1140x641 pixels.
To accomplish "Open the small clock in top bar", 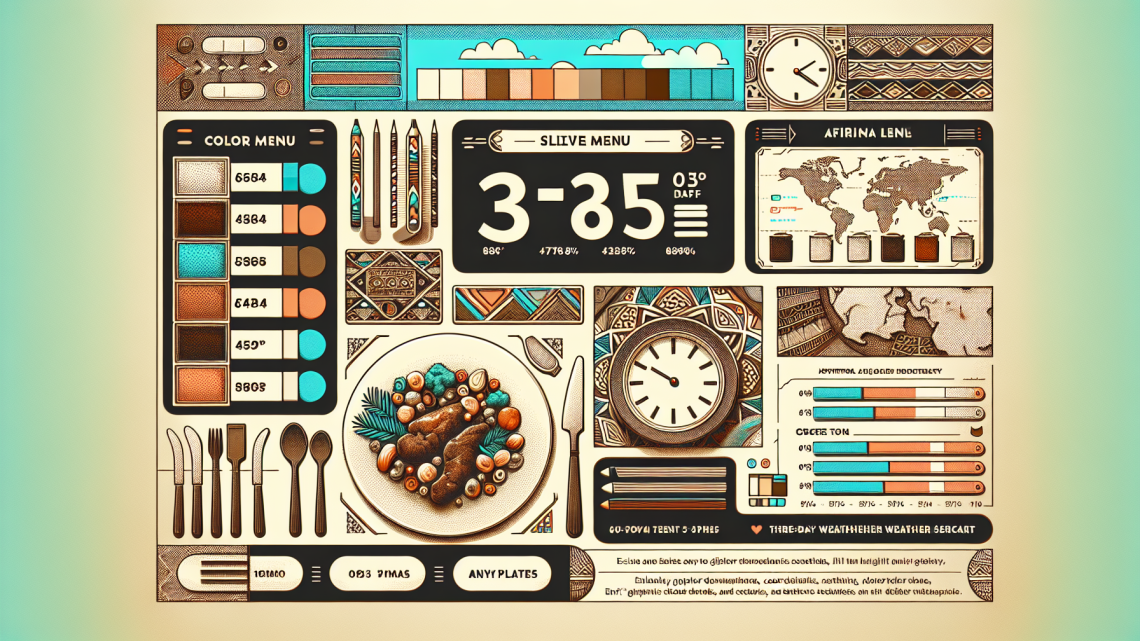I will (x=796, y=68).
